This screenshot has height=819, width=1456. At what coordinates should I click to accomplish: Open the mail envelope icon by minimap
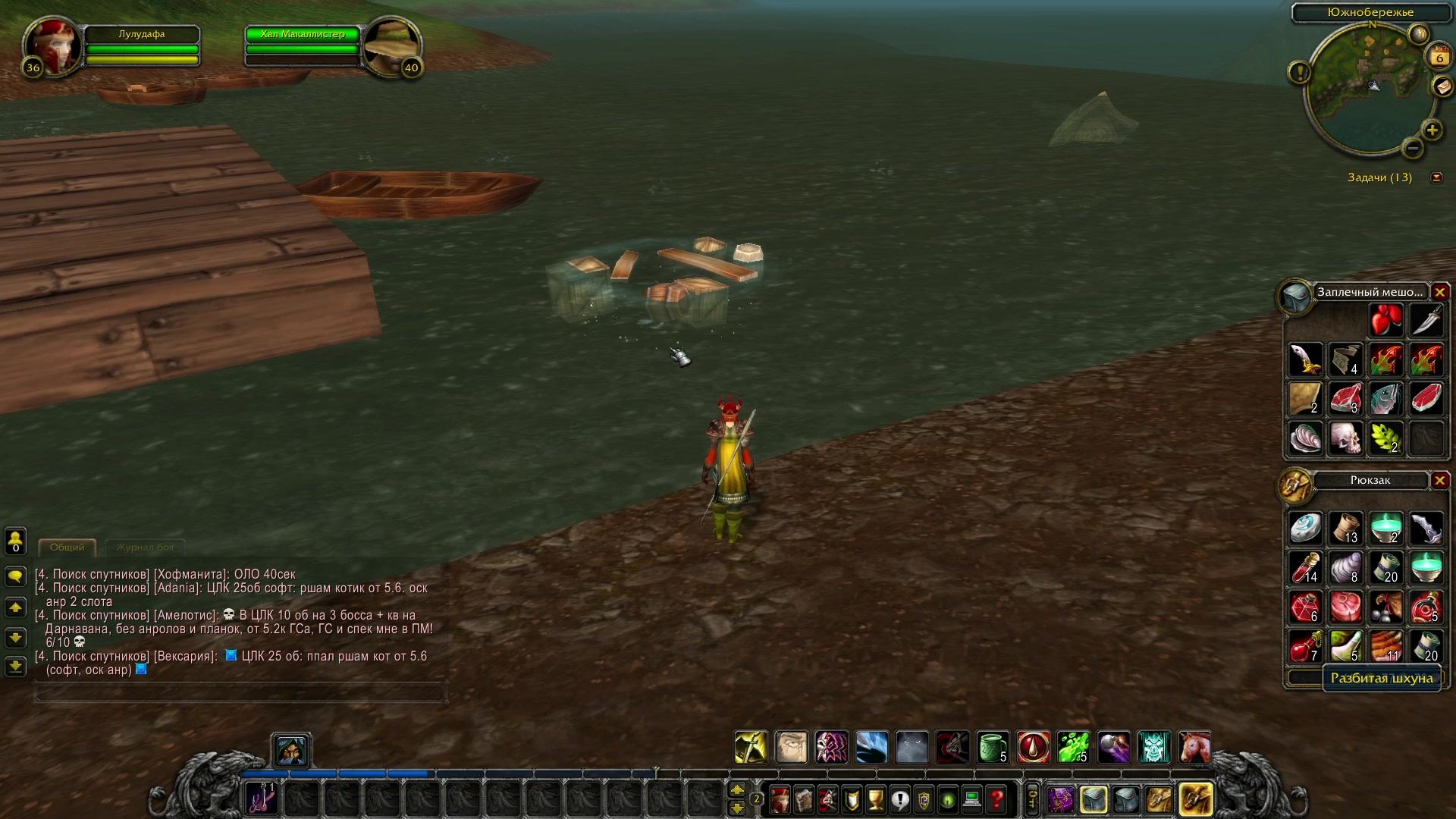(1442, 86)
